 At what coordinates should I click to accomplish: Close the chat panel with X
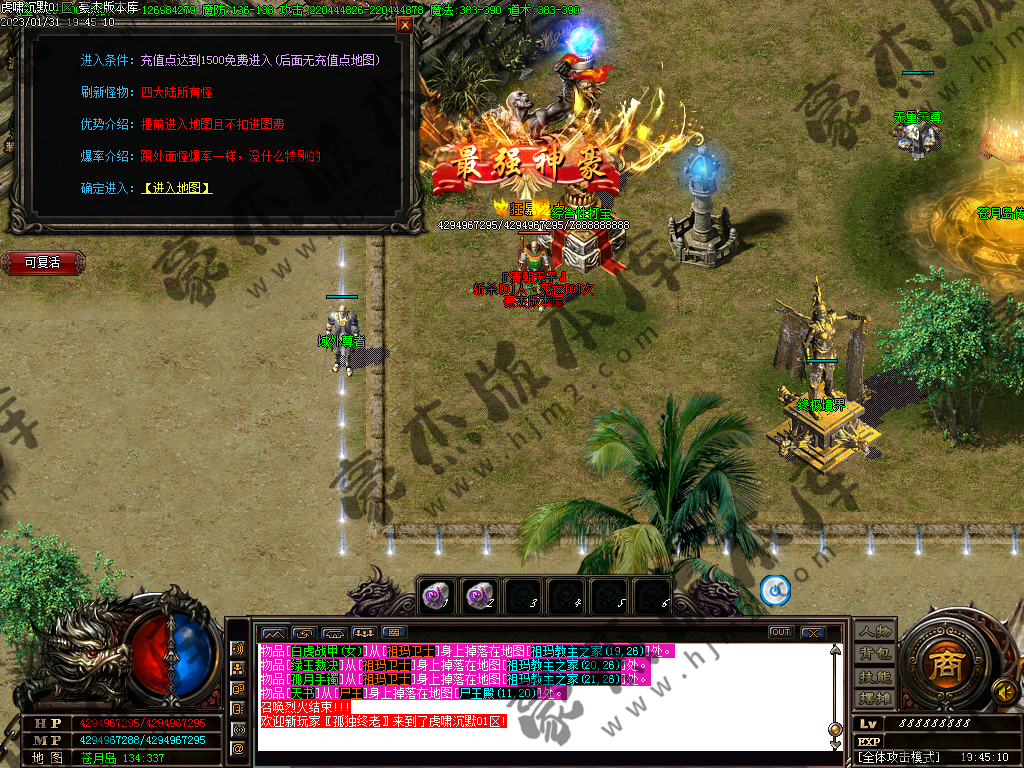pyautogui.click(x=812, y=632)
